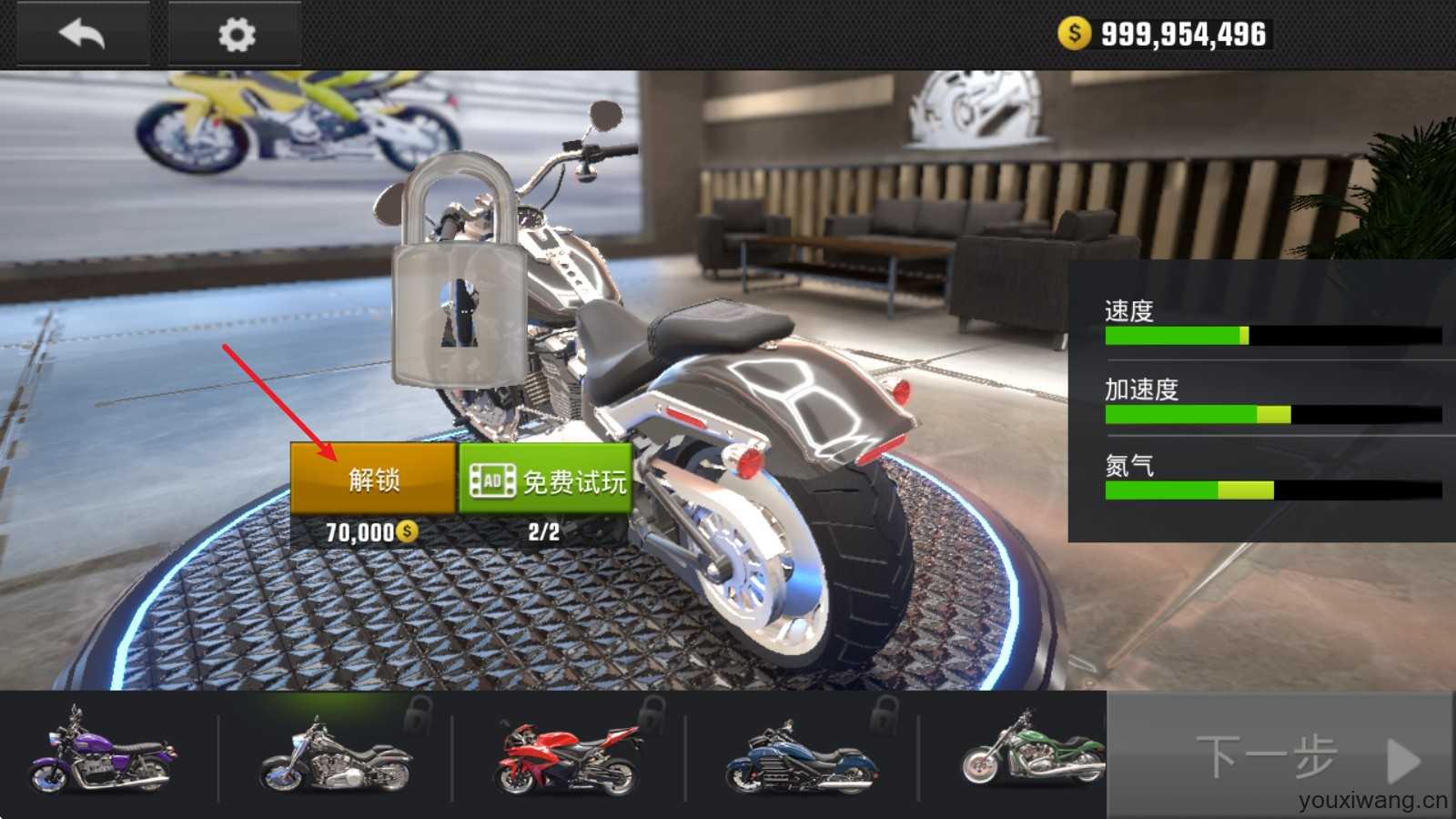Pick the red sport bike thumbnail
This screenshot has height=819, width=1456.
click(568, 757)
